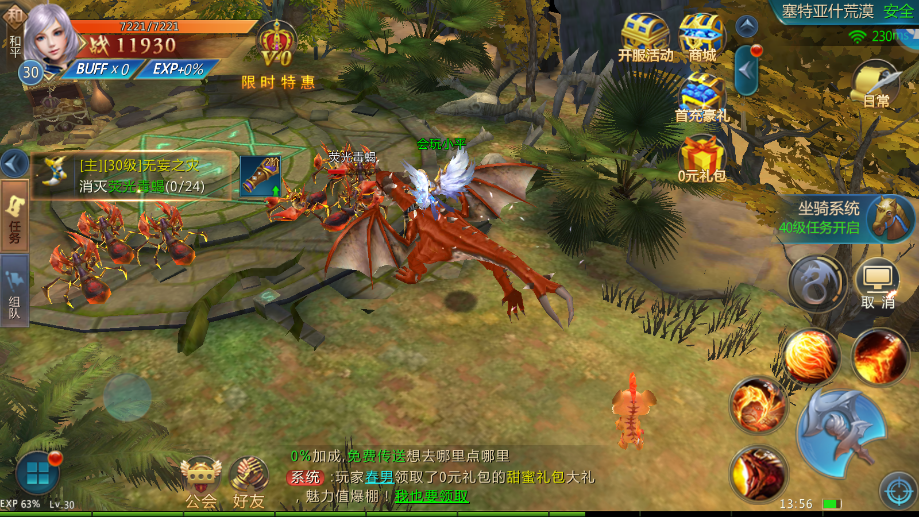Use the upgrade item next to quest

[260, 175]
